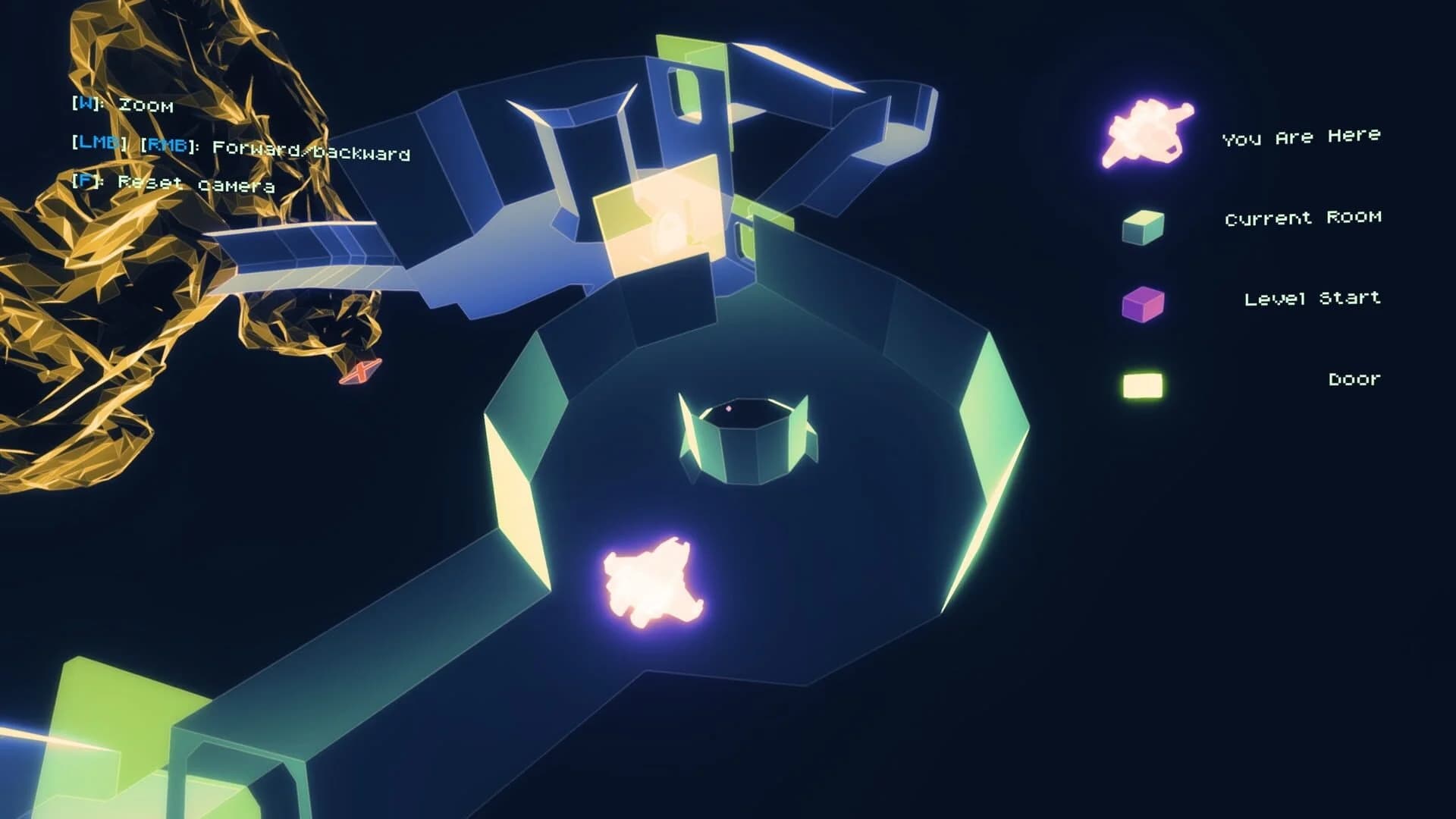The image size is (1456, 819).
Task: Select the red X marker on the map
Action: click(x=359, y=373)
